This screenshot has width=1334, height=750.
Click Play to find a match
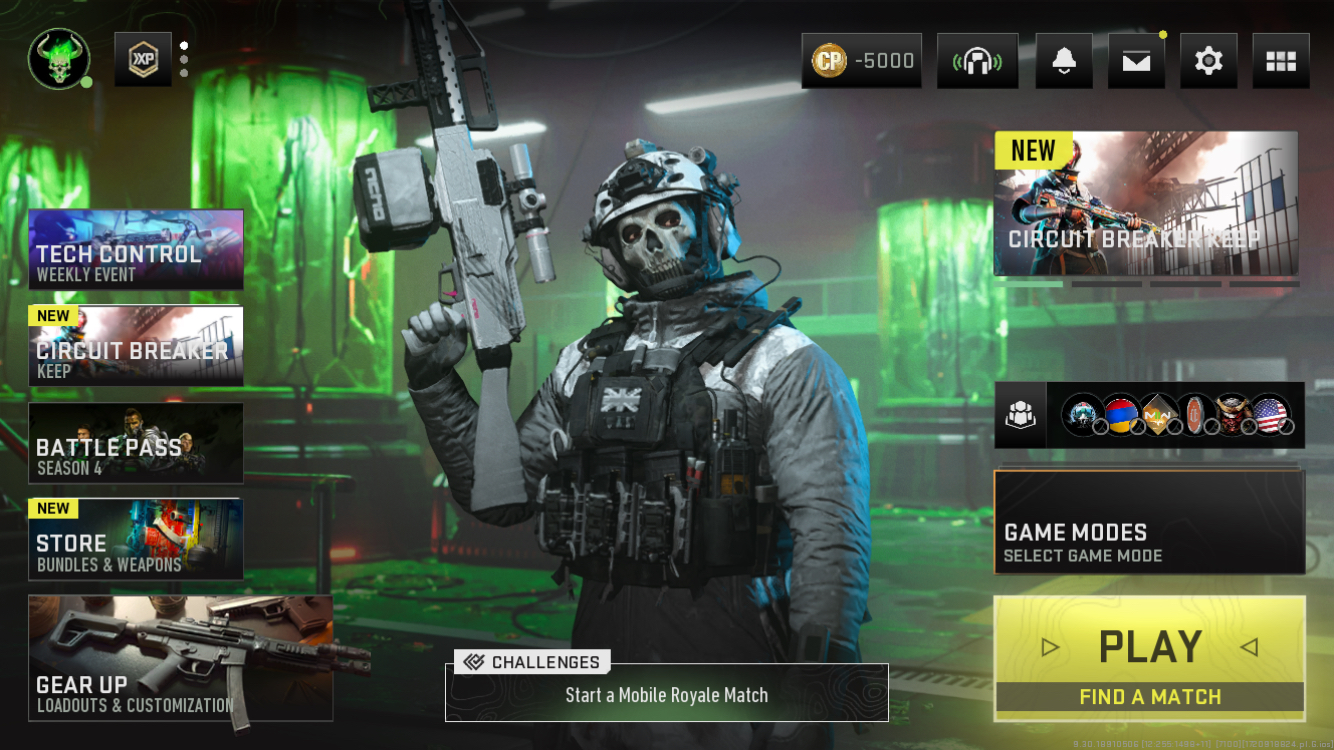(1149, 658)
